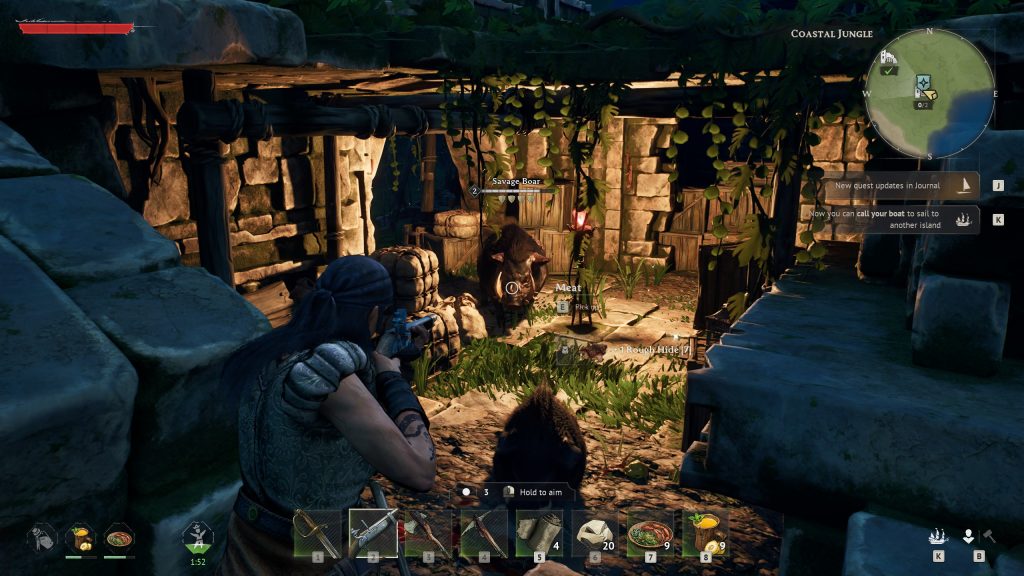1024x576 pixels.
Task: Click the blue compass quest marker on minimap
Action: 924,83
